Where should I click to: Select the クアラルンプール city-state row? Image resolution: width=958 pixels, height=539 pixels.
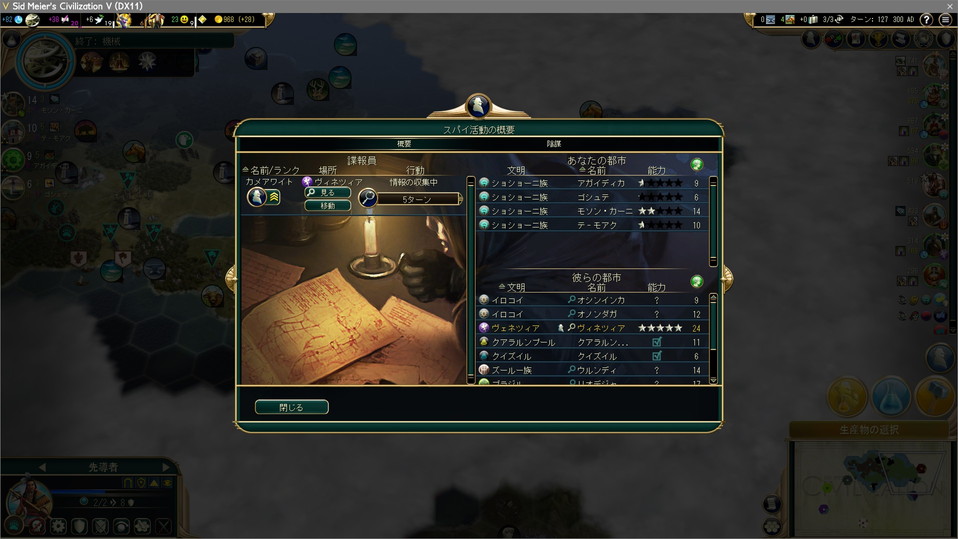[x=594, y=342]
